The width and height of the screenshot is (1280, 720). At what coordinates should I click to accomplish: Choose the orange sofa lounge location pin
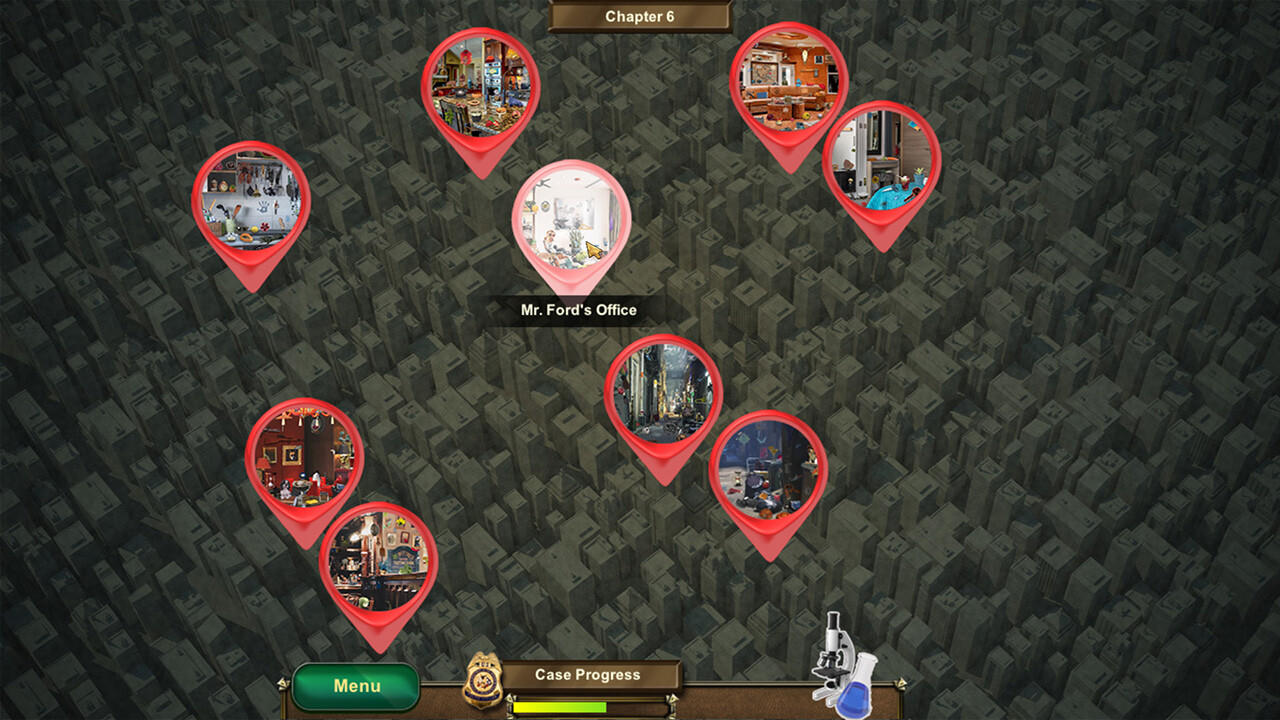[x=788, y=82]
